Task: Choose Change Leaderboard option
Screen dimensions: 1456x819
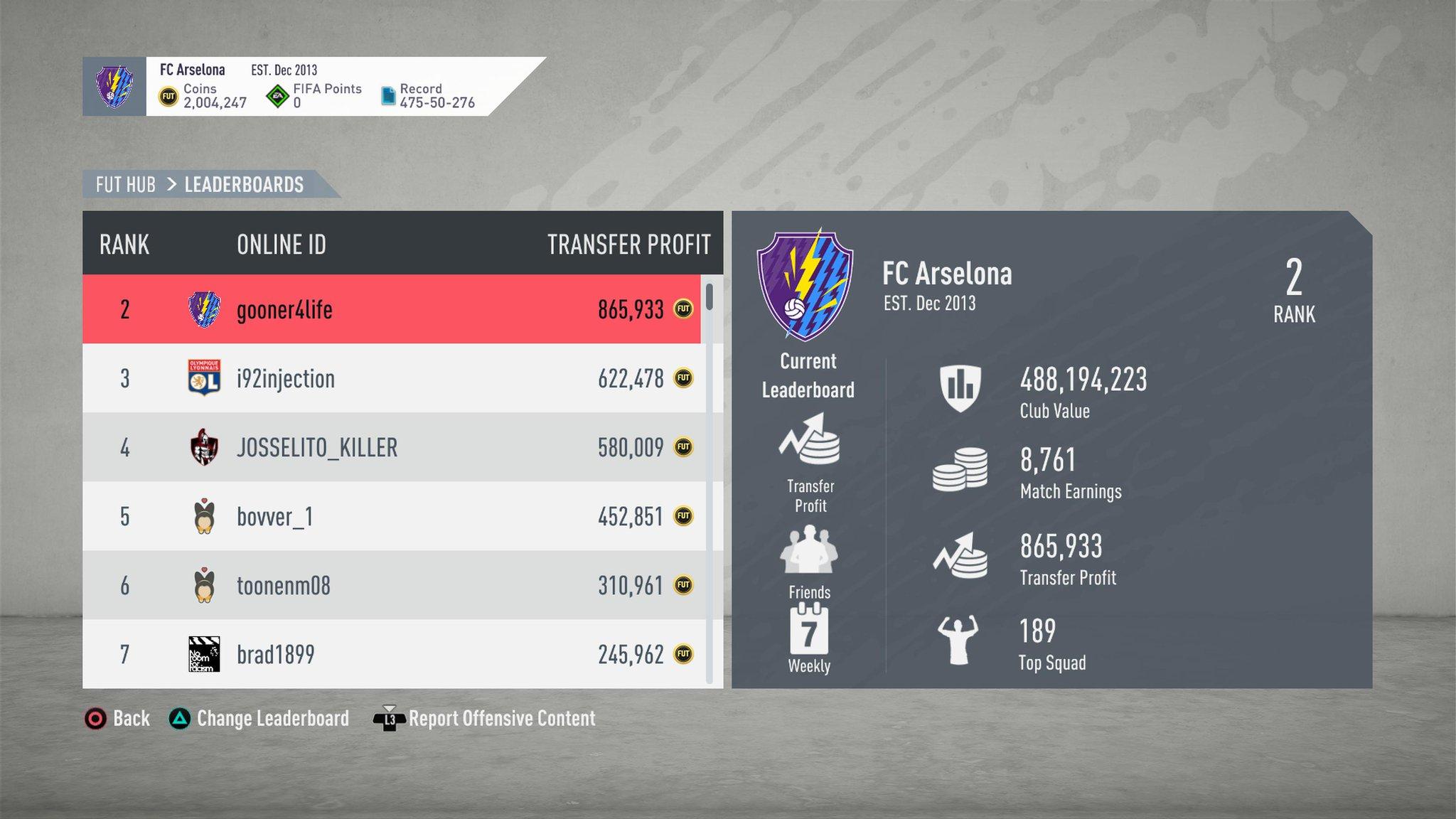Action: click(259, 719)
